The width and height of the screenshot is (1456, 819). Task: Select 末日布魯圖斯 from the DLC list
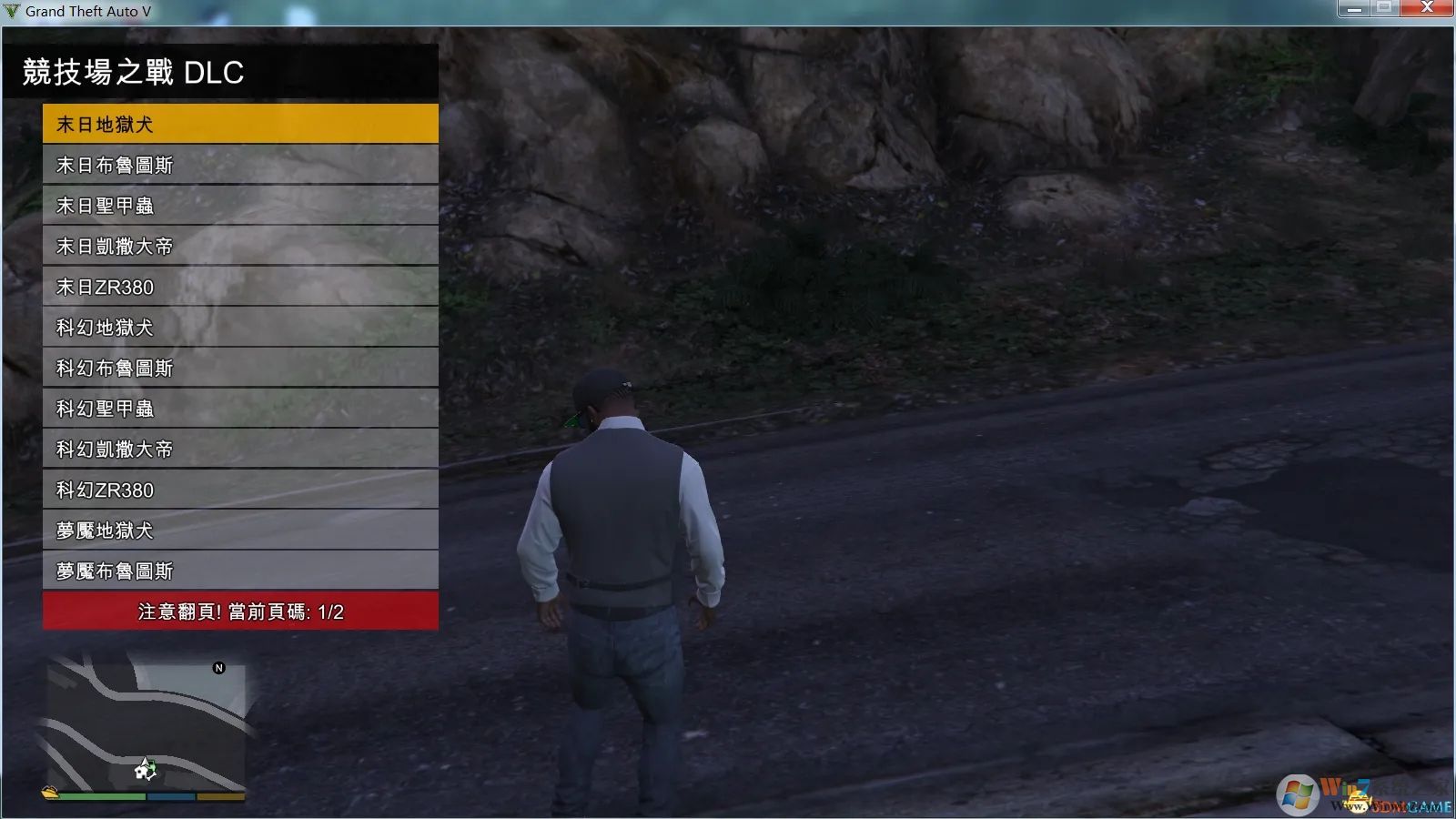(239, 165)
